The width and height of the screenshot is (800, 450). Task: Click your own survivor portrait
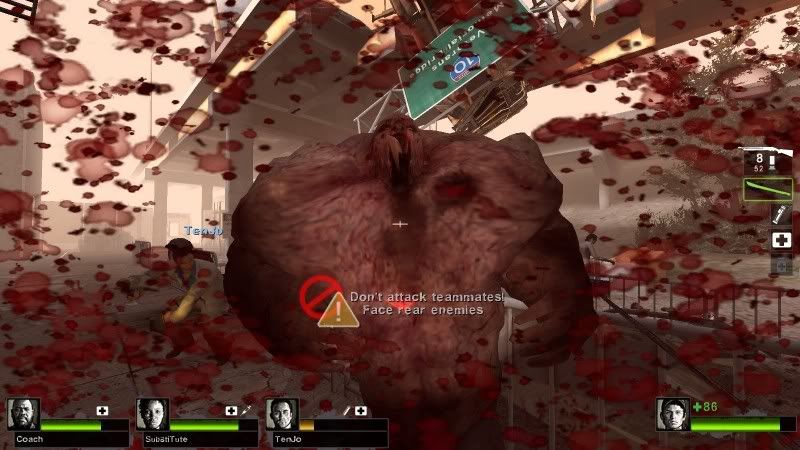click(x=673, y=414)
